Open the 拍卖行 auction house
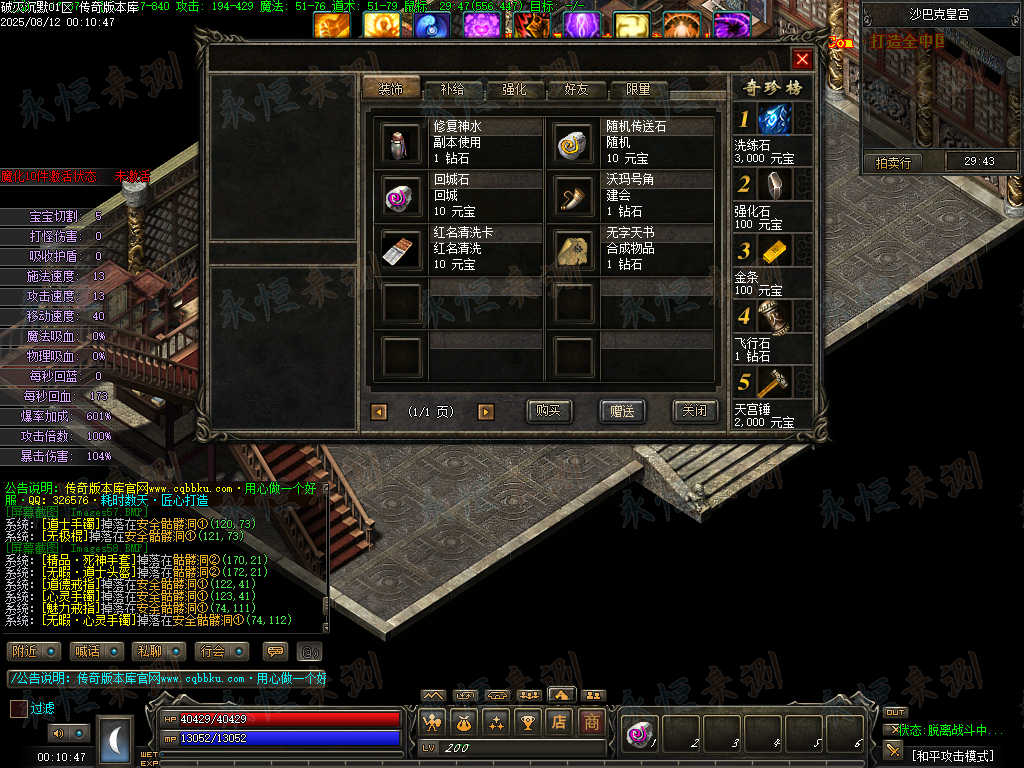 click(893, 162)
